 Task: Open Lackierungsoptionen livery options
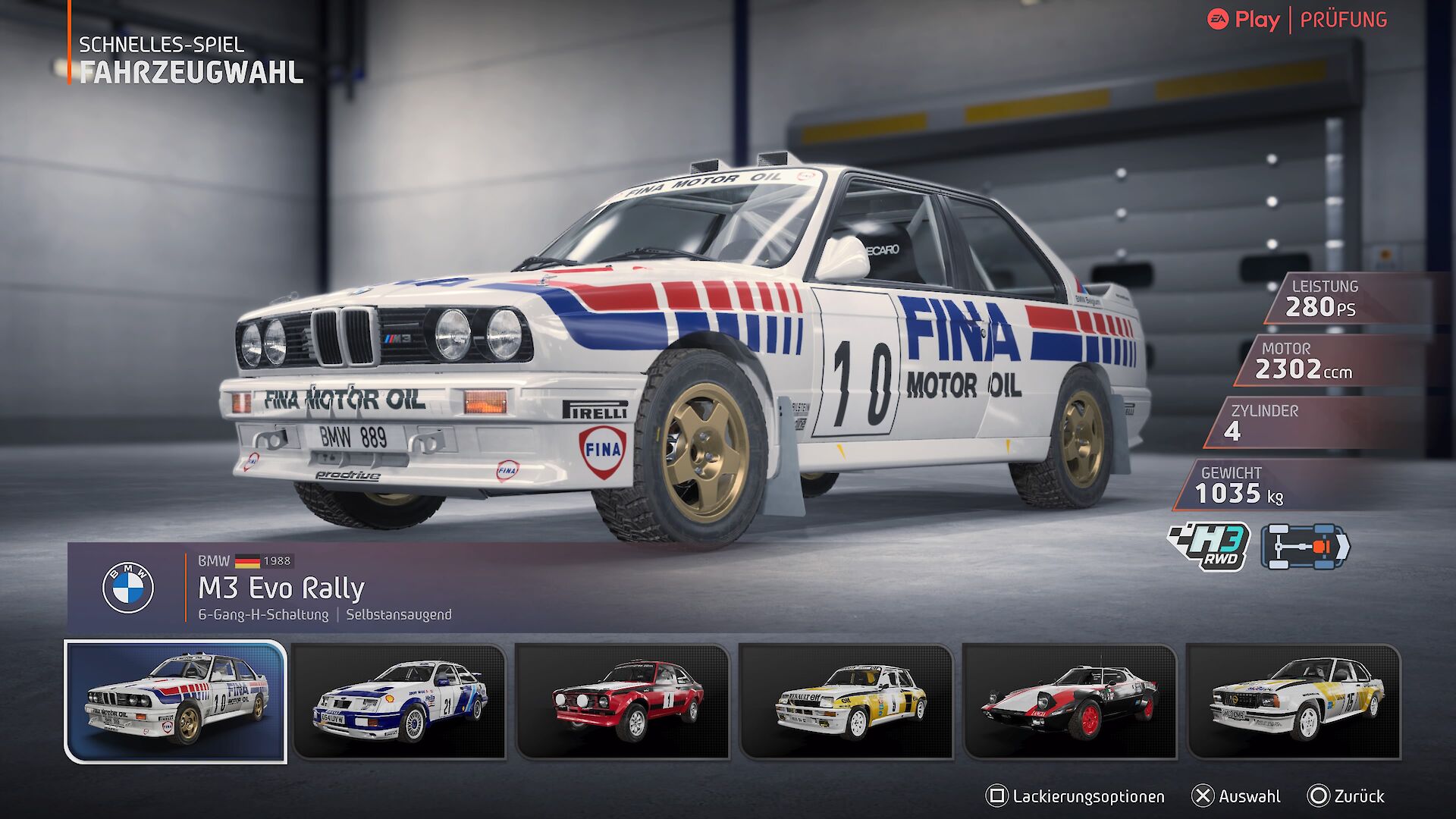1075,796
